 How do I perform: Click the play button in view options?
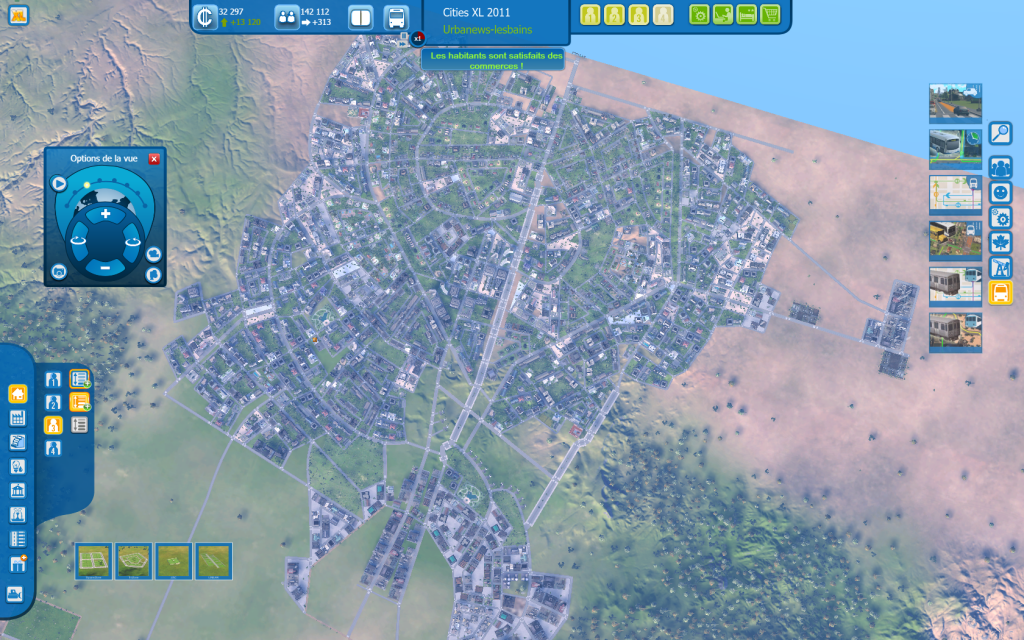[59, 184]
